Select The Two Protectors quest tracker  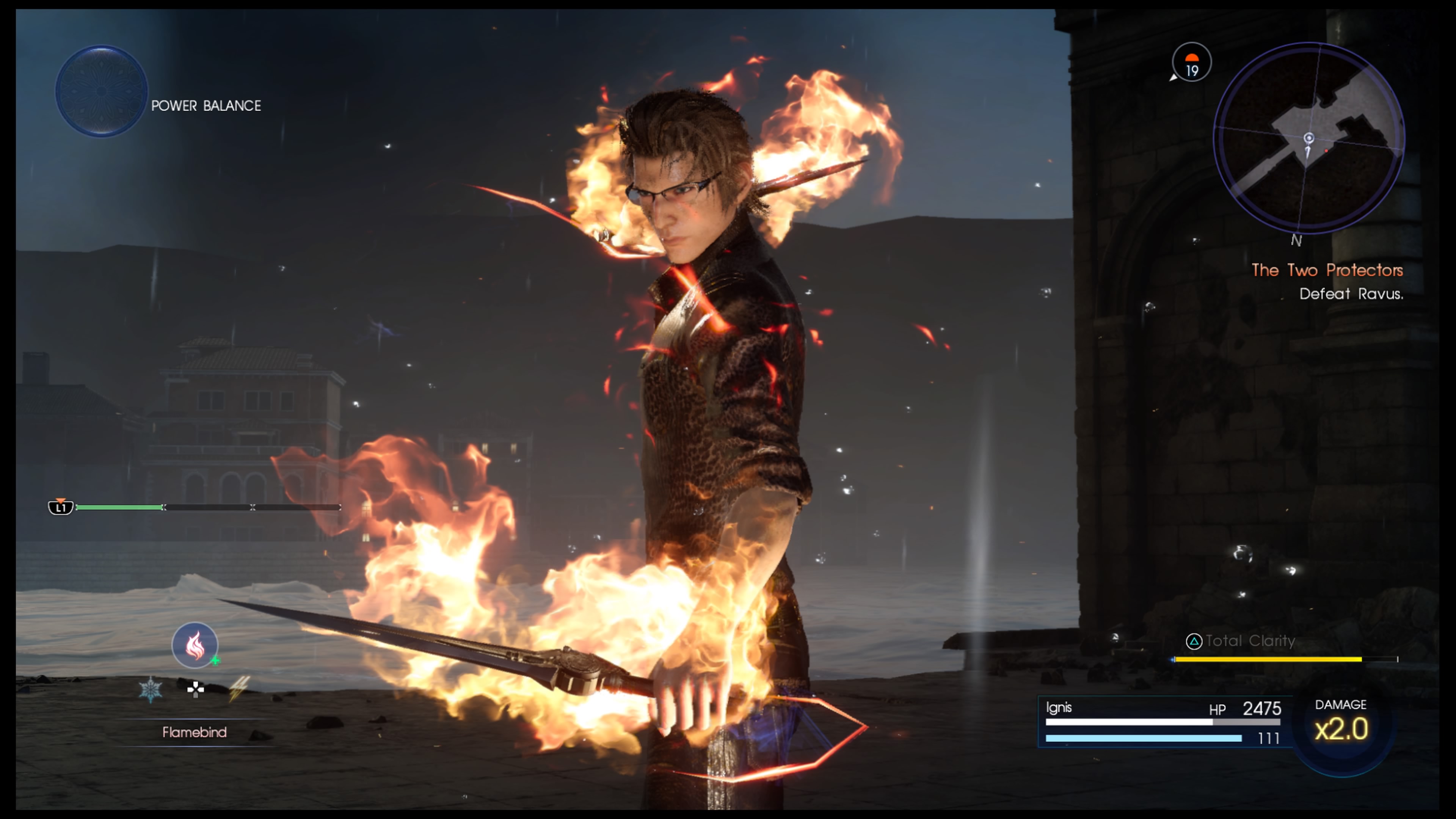point(1327,270)
